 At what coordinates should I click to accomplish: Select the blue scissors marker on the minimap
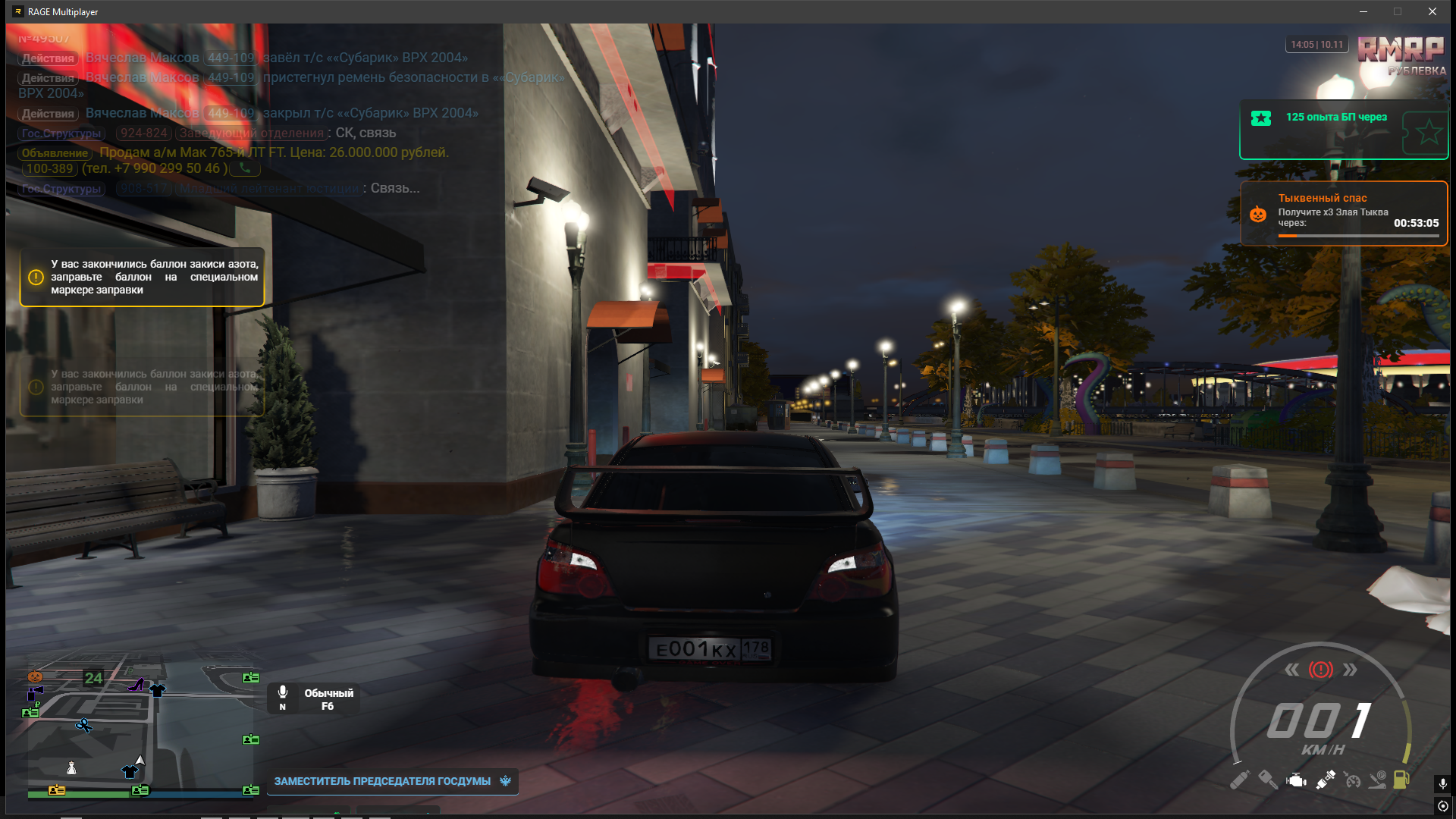coord(83,726)
